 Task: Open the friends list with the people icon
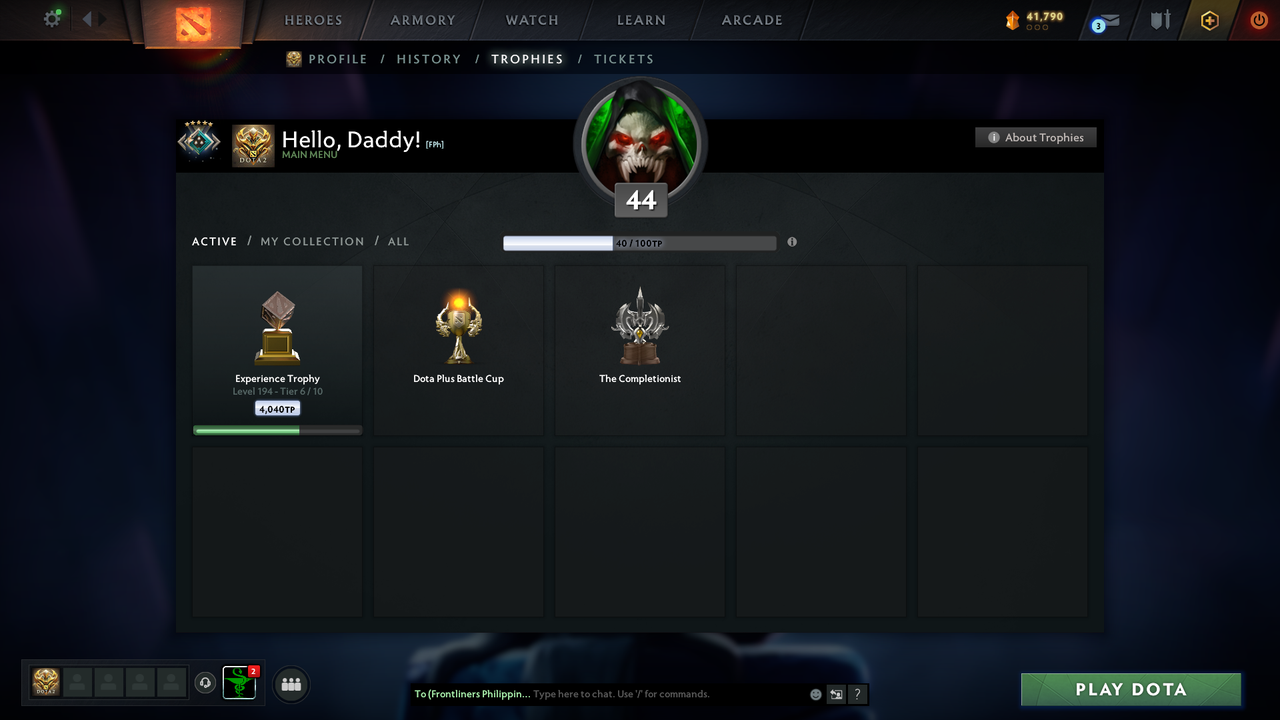click(290, 684)
